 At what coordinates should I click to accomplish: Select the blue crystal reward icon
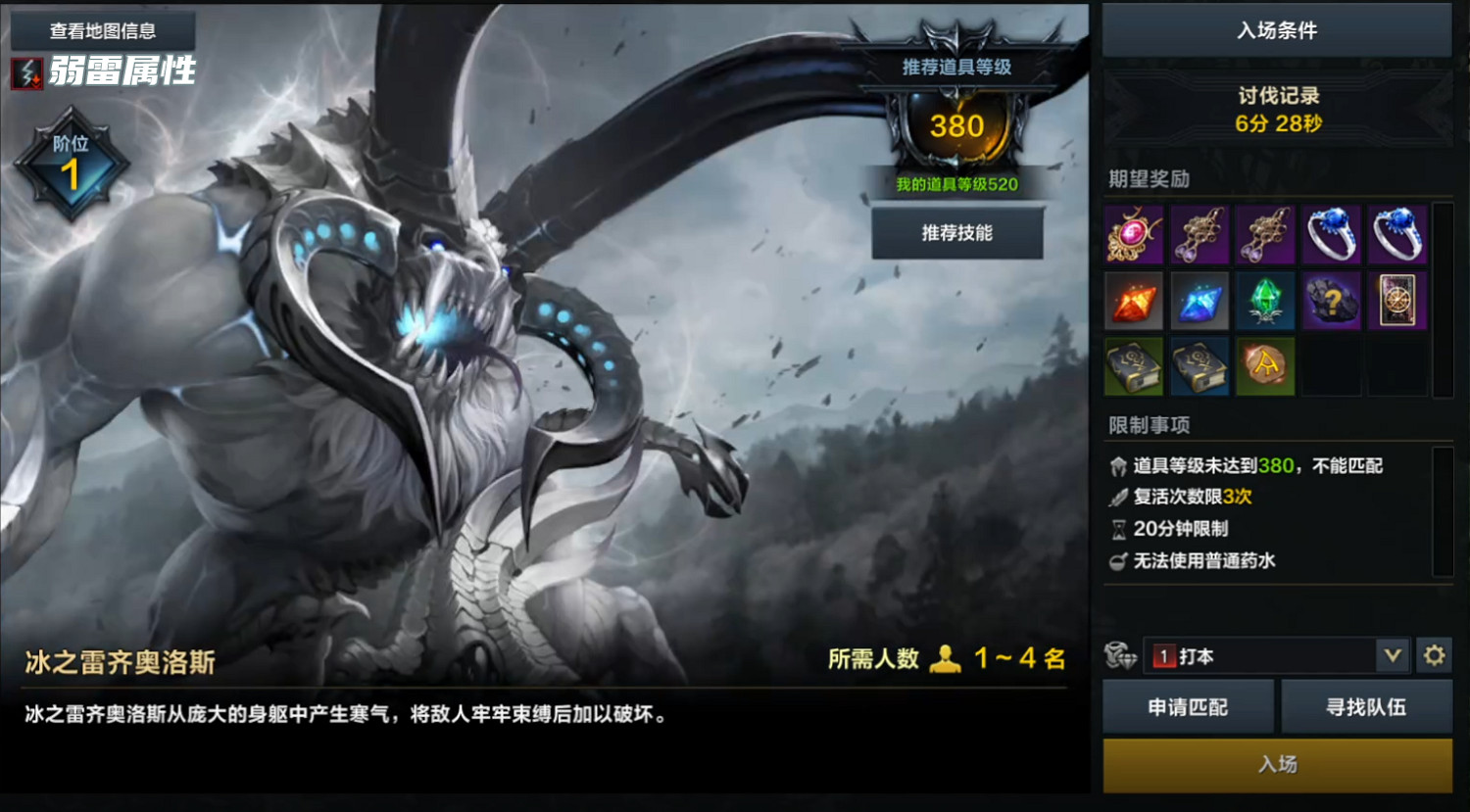pyautogui.click(x=1200, y=301)
